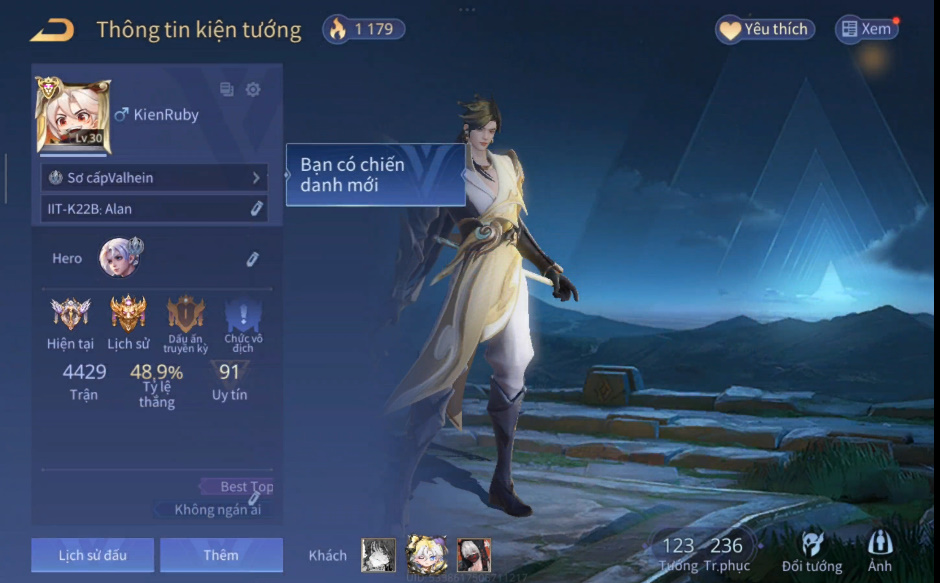This screenshot has width=940, height=583.
Task: Open profile settings gear icon
Action: click(x=253, y=90)
